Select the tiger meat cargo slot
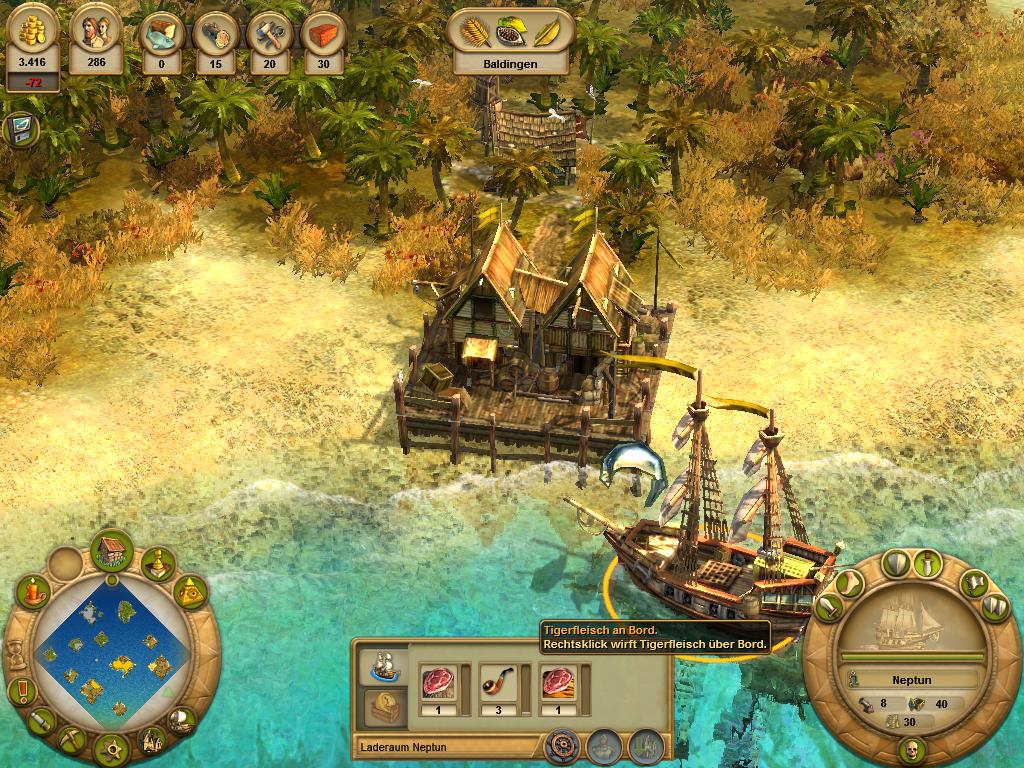This screenshot has width=1024, height=768. pyautogui.click(x=556, y=682)
